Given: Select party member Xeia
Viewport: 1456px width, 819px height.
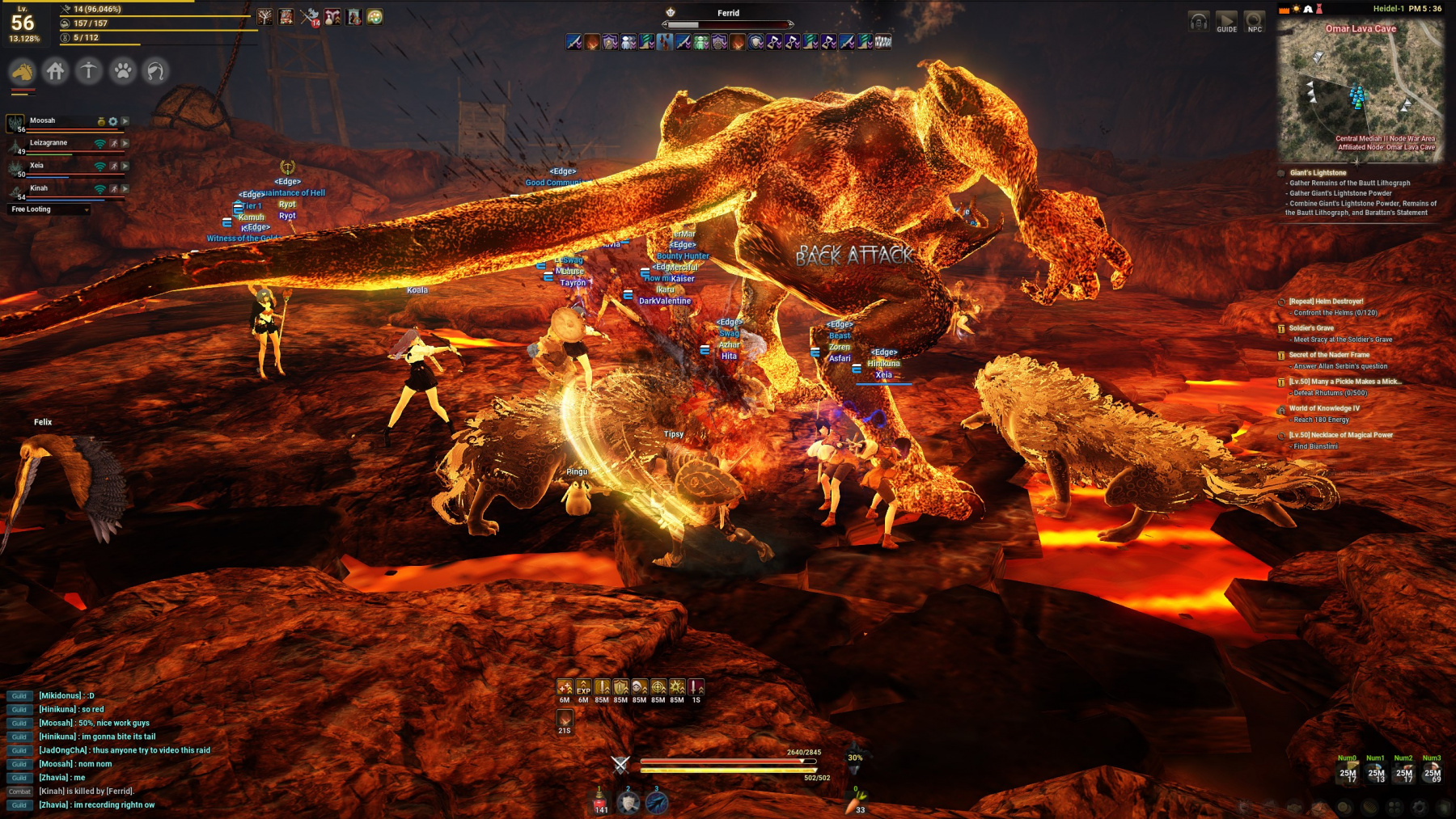Looking at the screenshot, I should coord(37,166).
